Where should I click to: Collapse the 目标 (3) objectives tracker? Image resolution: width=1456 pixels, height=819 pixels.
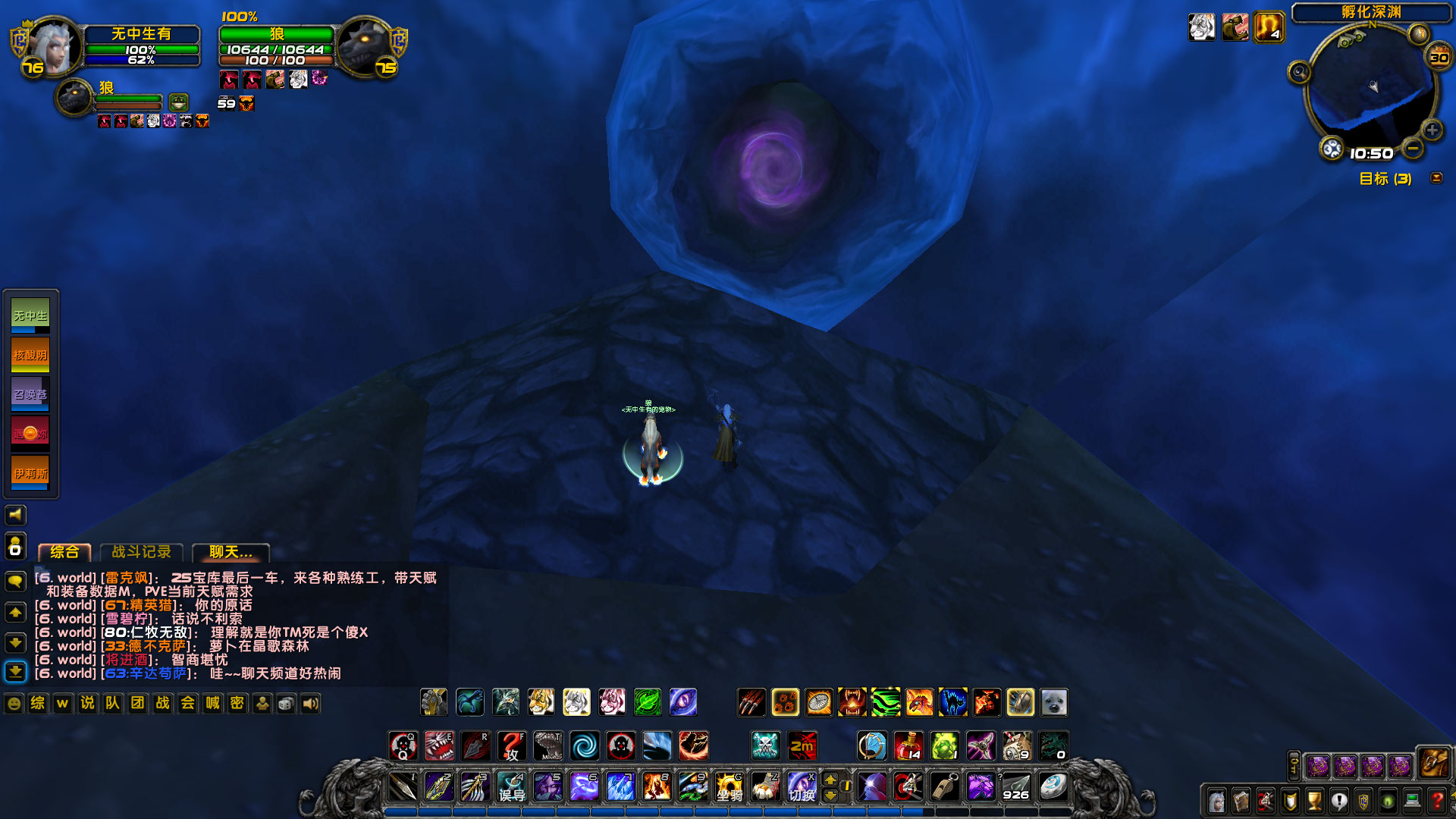tap(1436, 177)
